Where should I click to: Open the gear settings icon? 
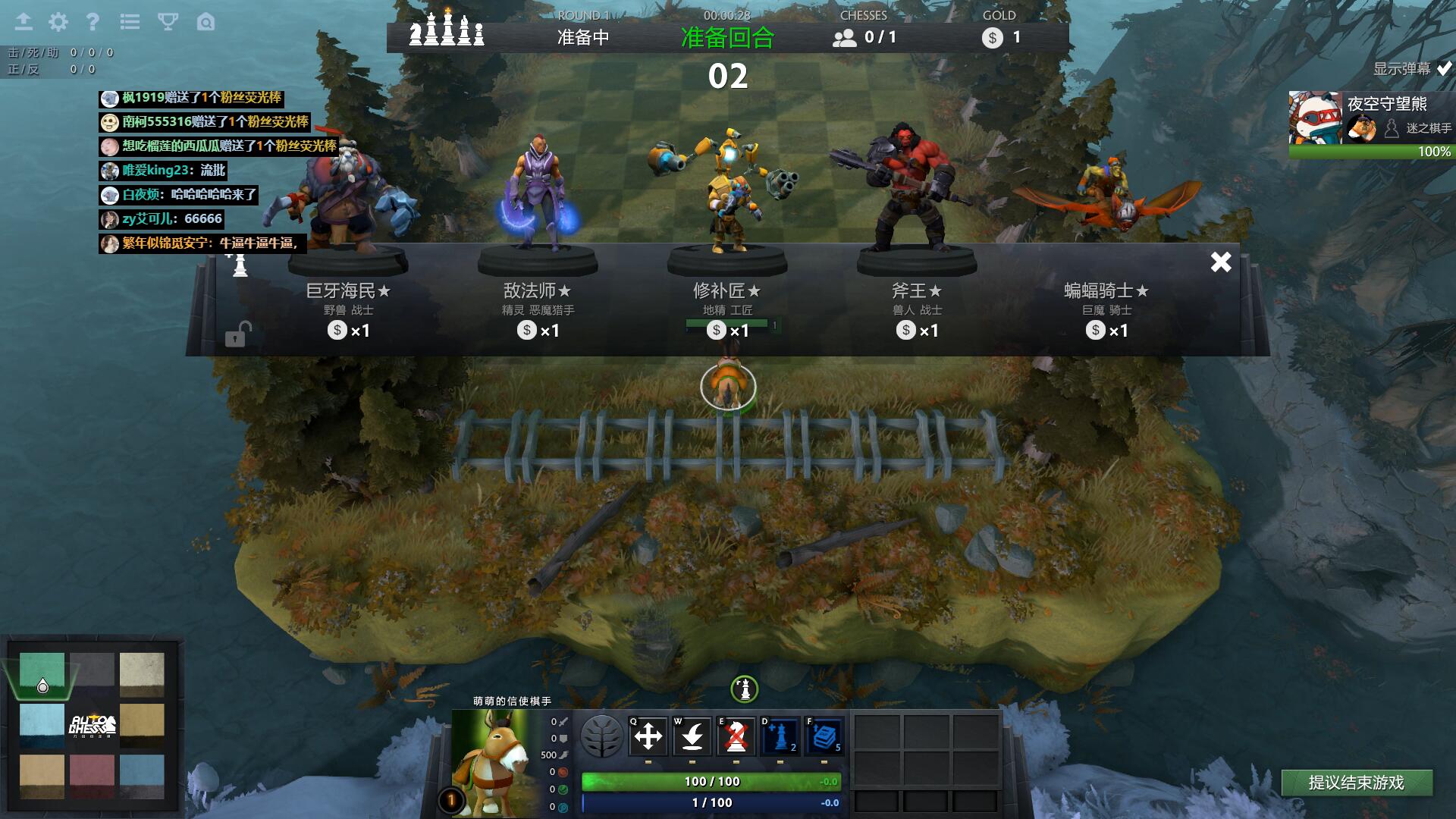(58, 22)
